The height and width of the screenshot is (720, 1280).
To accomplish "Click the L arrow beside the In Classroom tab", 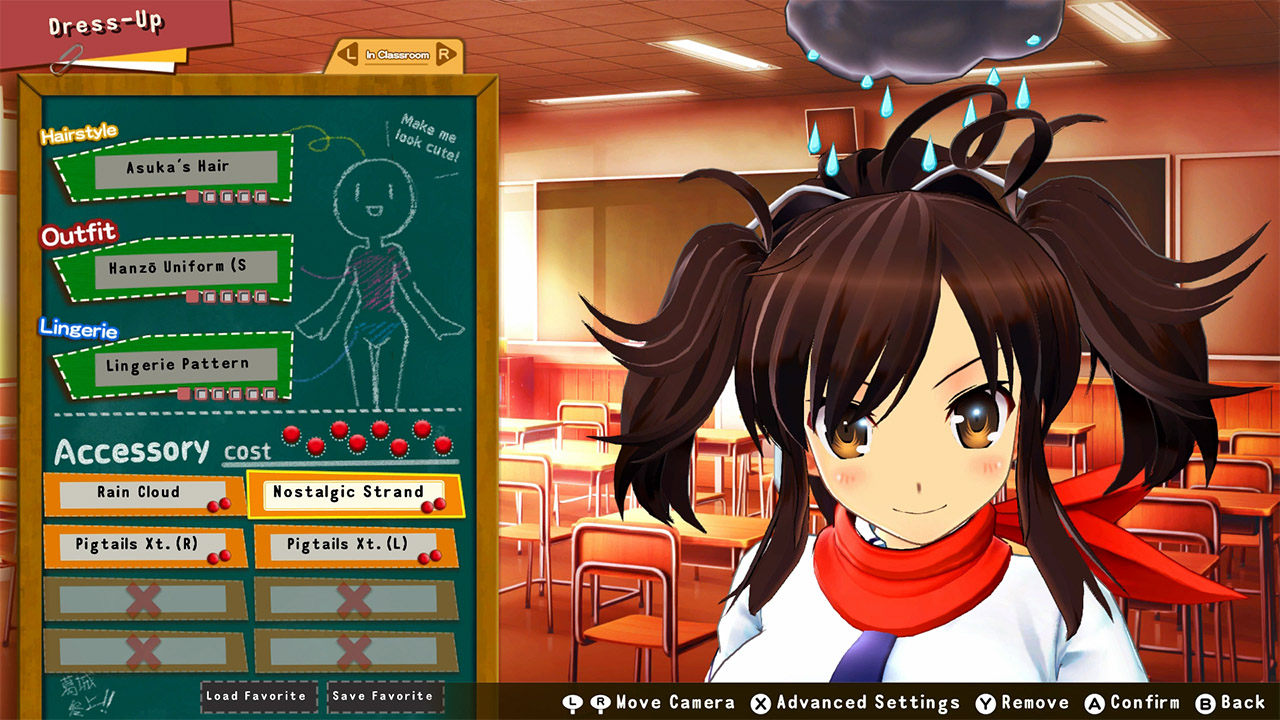I will click(349, 56).
